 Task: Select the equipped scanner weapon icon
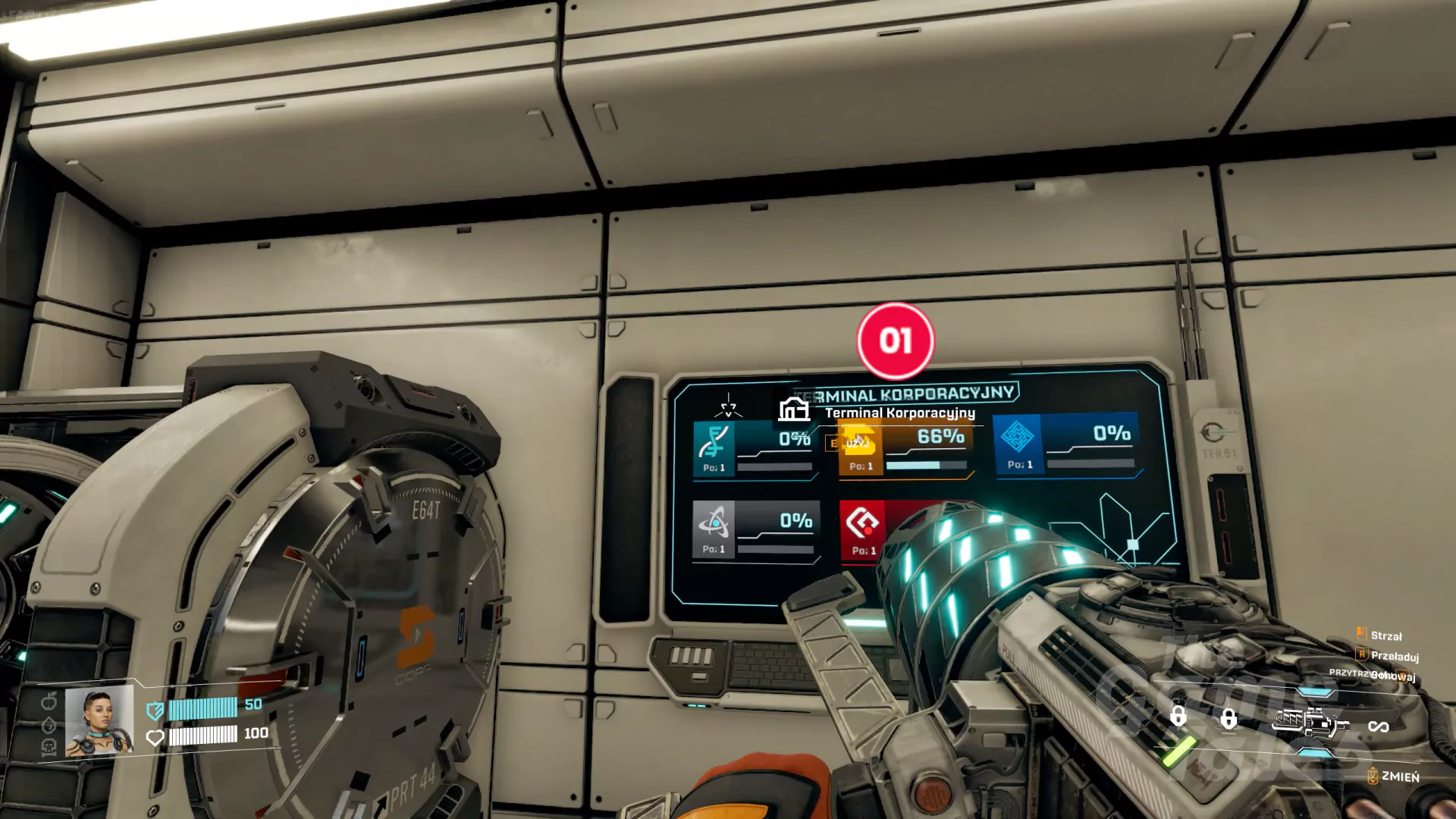pos(1310,722)
